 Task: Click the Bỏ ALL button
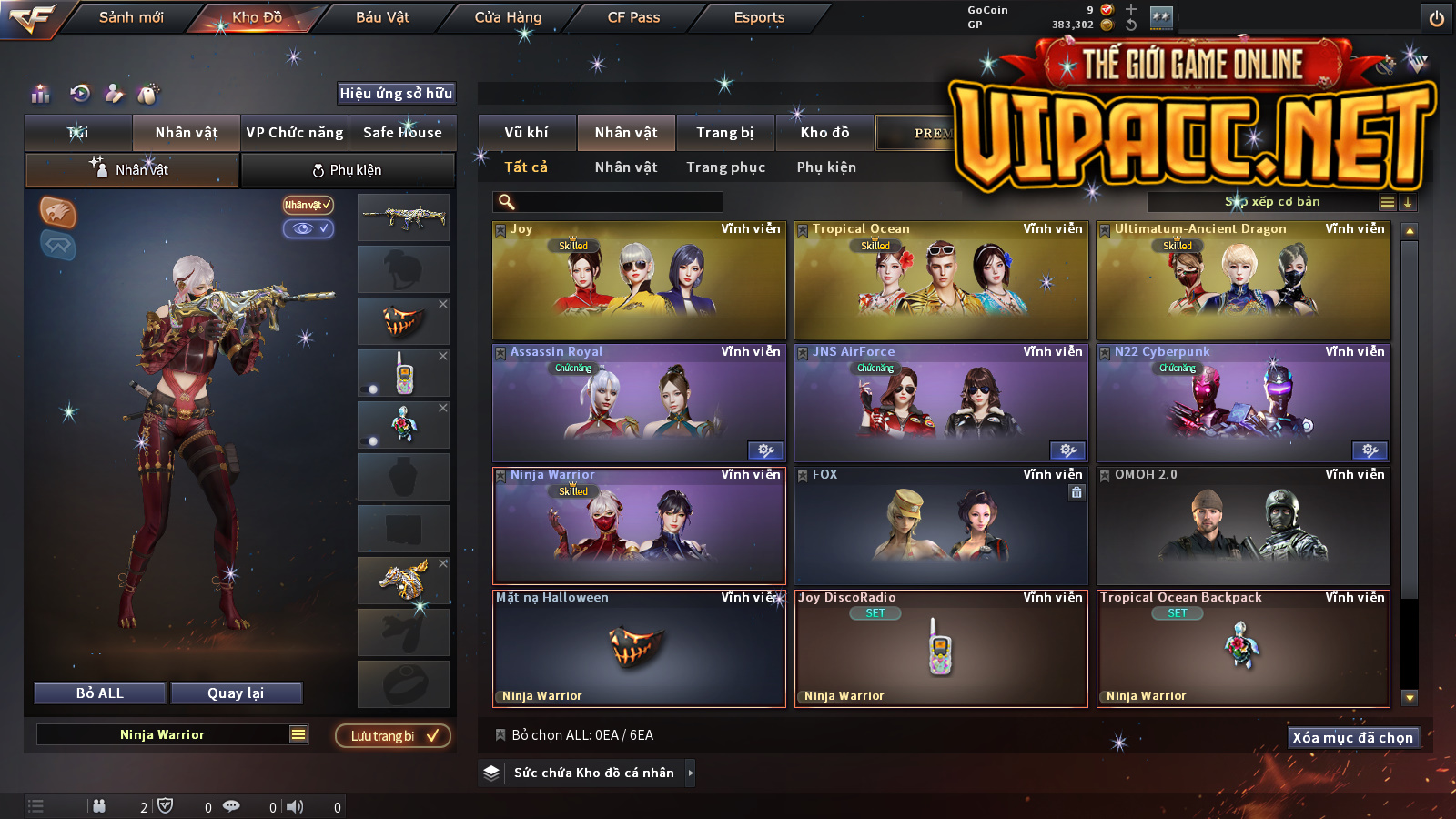coord(100,693)
